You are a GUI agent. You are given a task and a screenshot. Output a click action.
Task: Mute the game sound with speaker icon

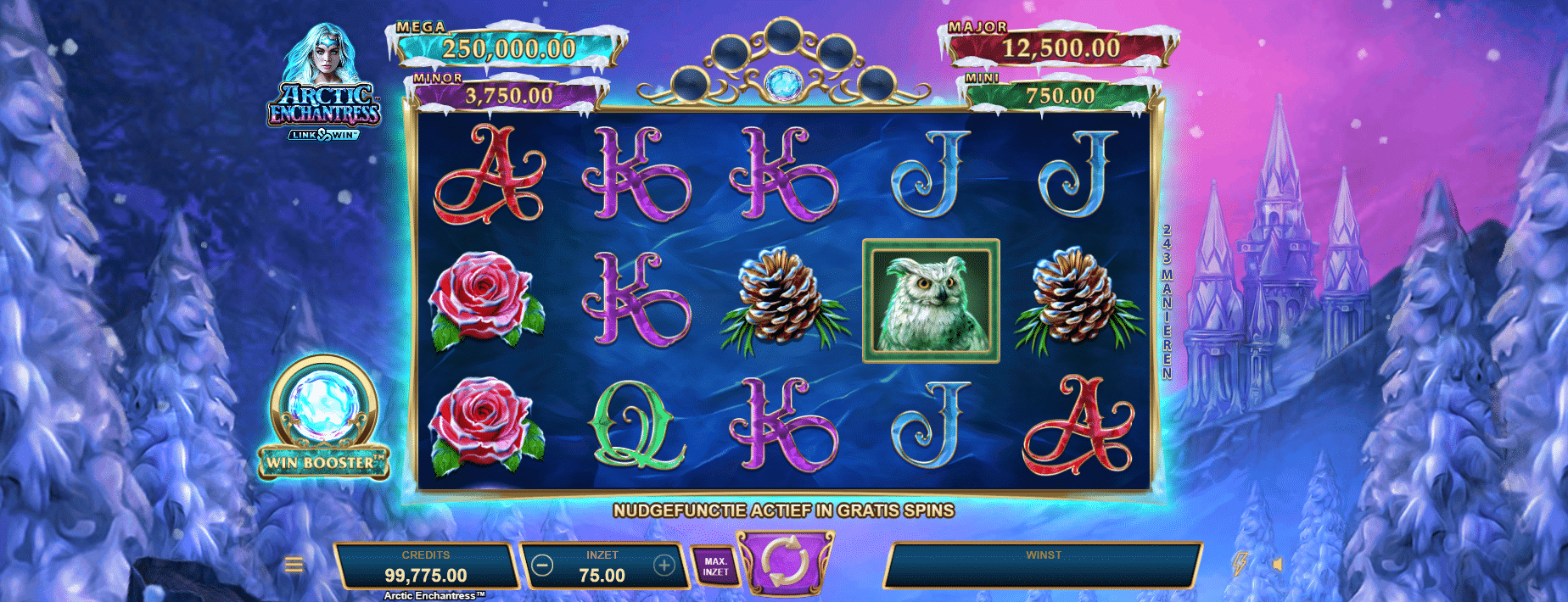pyautogui.click(x=1278, y=565)
